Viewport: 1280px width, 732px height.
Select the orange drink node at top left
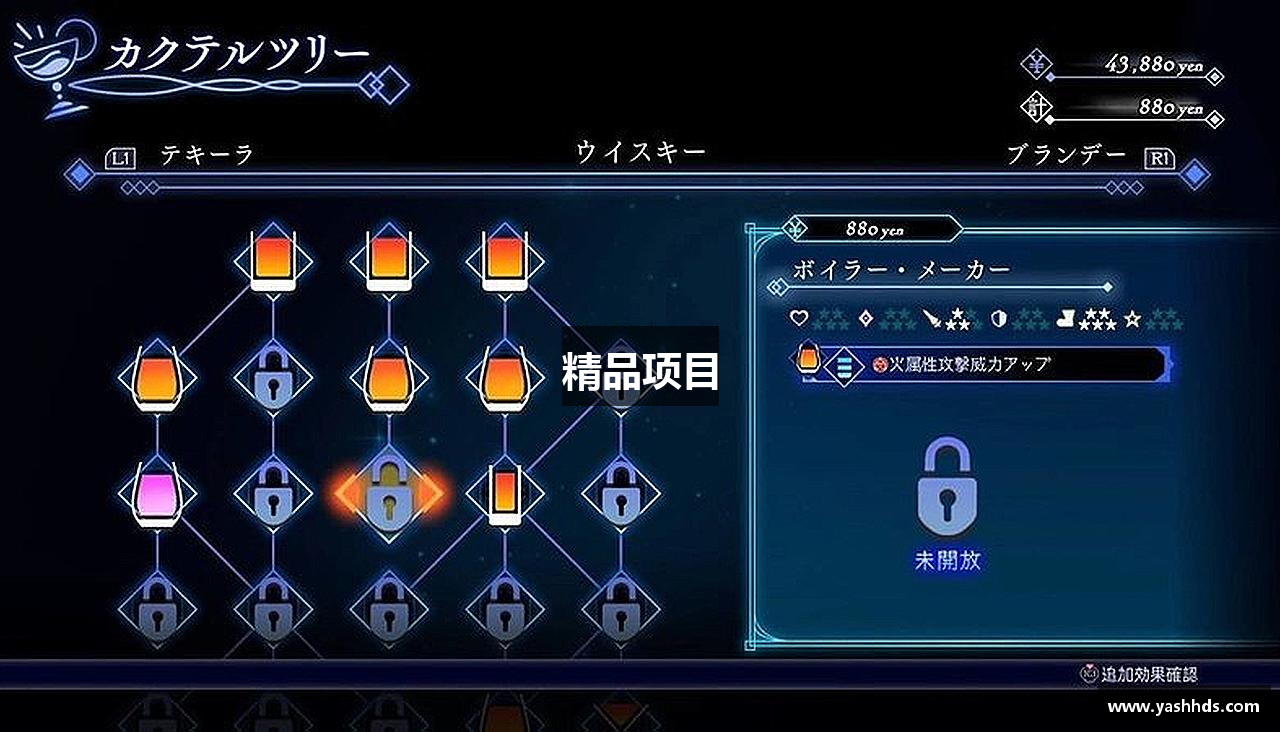tap(271, 261)
